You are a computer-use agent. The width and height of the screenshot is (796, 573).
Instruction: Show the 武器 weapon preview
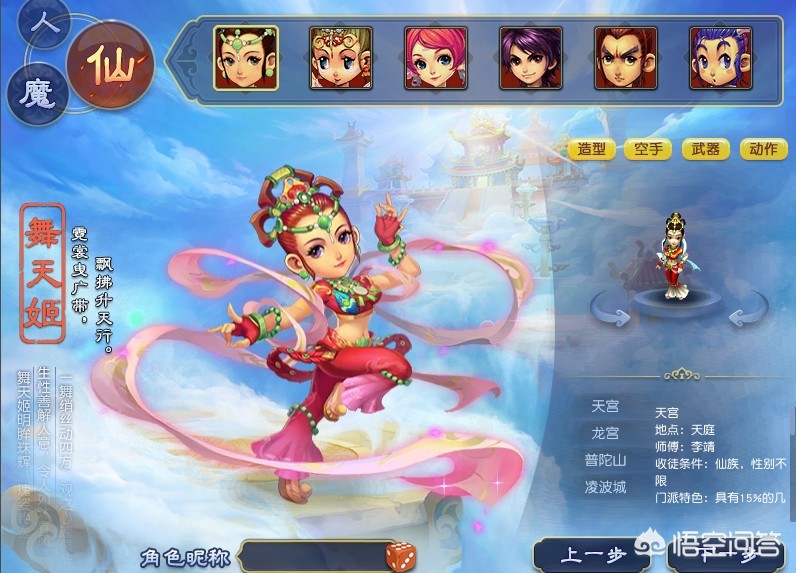click(704, 149)
